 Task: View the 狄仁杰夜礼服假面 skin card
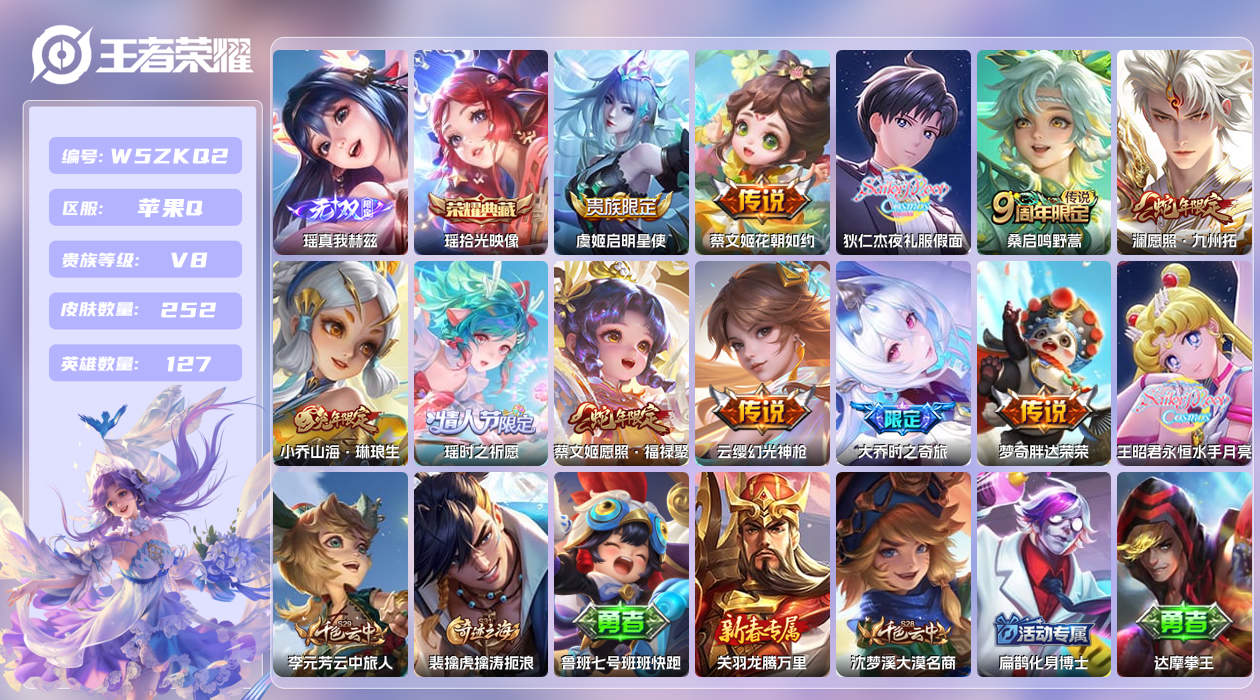pos(903,152)
